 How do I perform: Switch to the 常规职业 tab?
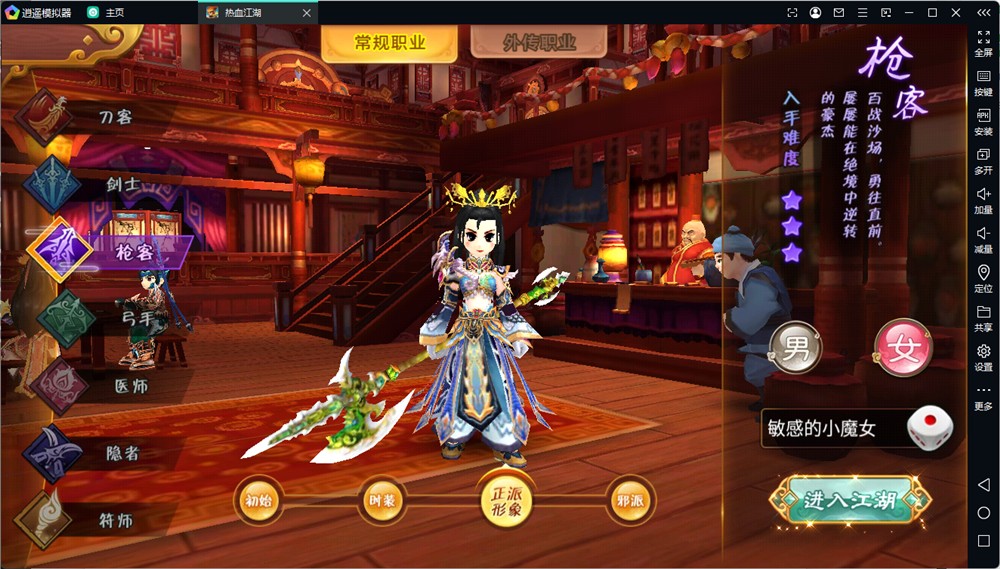pyautogui.click(x=390, y=43)
